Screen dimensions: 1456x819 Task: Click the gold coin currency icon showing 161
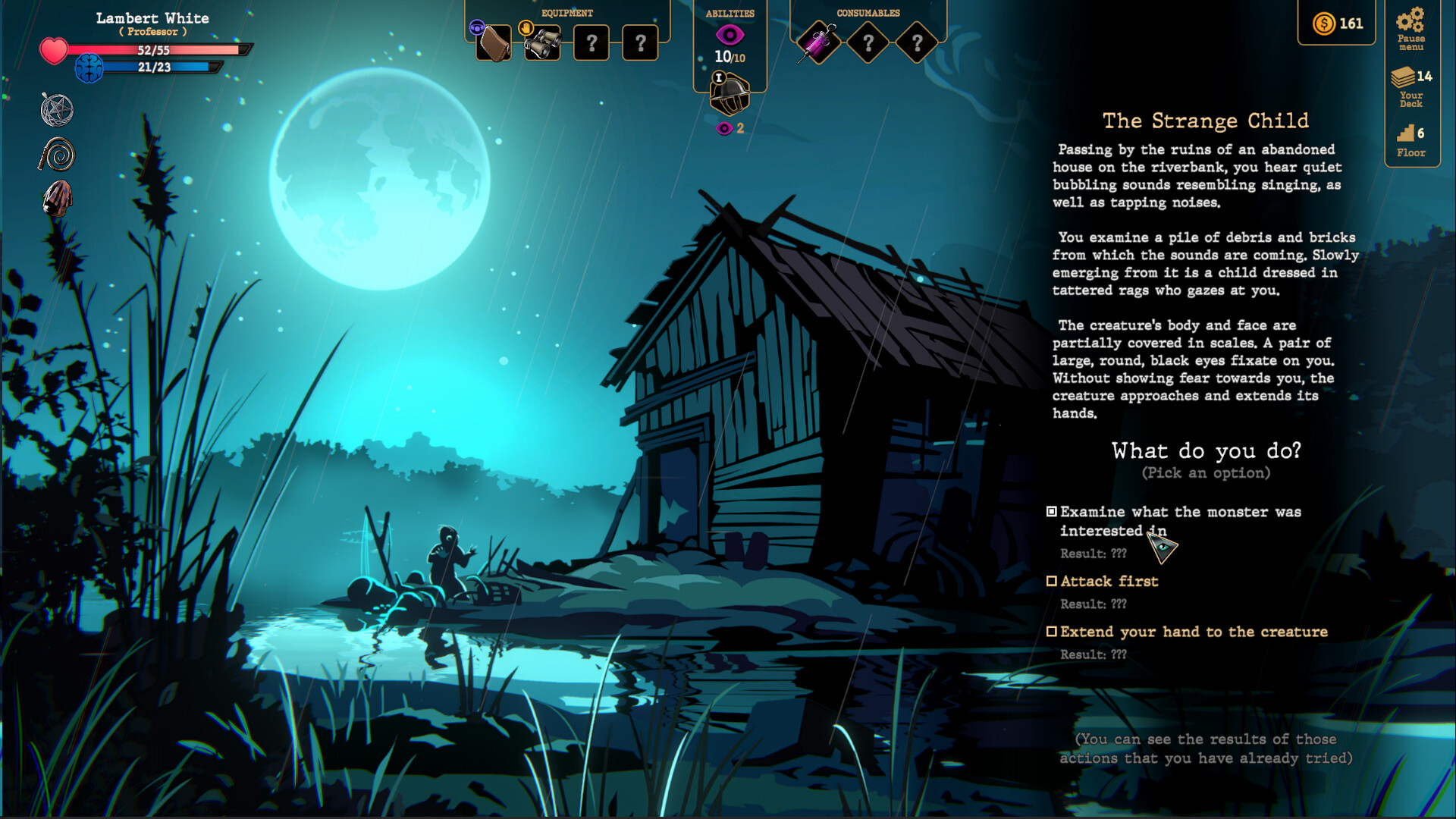point(1324,24)
